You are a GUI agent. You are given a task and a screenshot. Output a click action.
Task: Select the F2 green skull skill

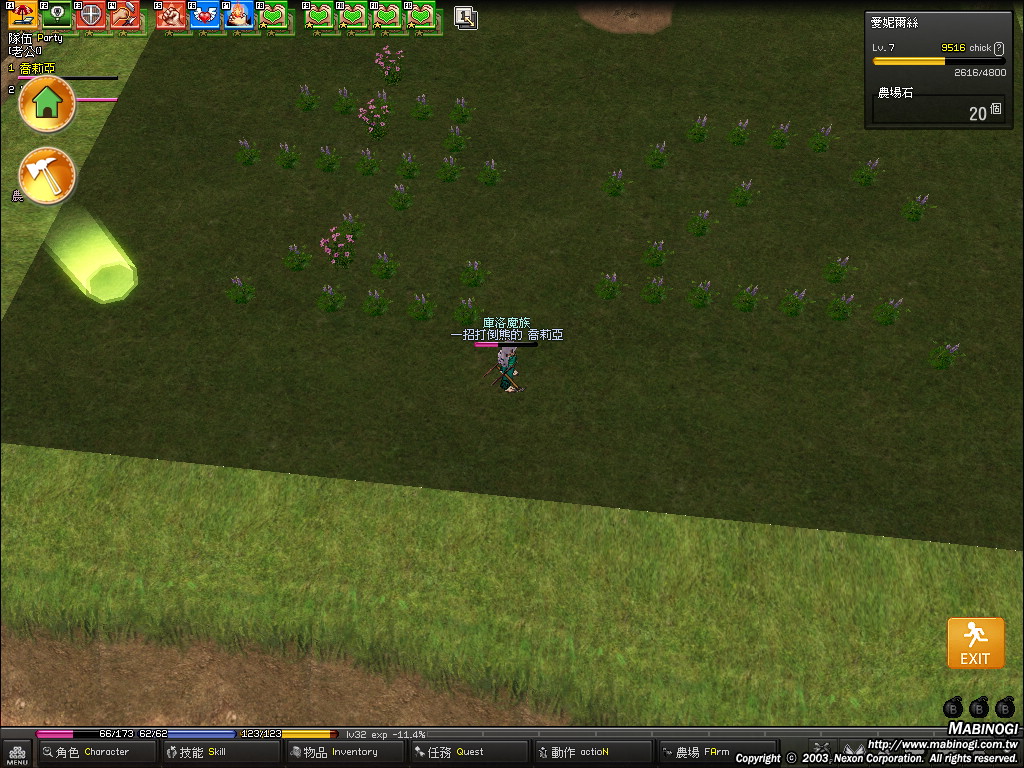tap(56, 15)
